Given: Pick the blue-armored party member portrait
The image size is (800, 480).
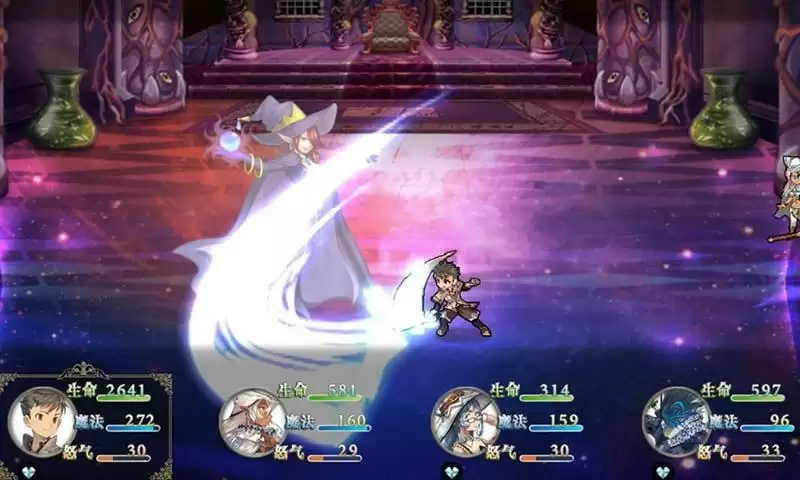Looking at the screenshot, I should 676,421.
